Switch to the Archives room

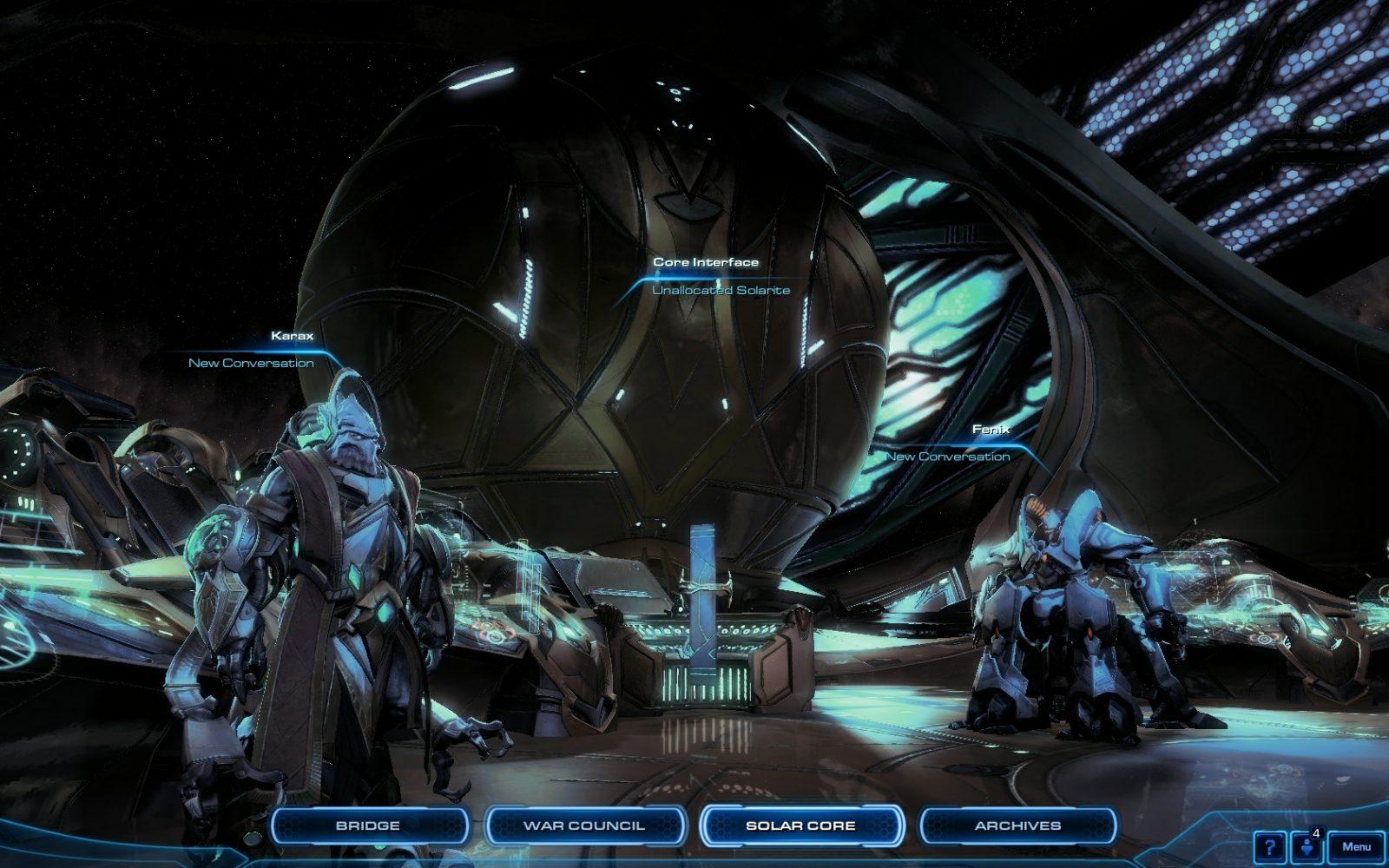(1017, 825)
